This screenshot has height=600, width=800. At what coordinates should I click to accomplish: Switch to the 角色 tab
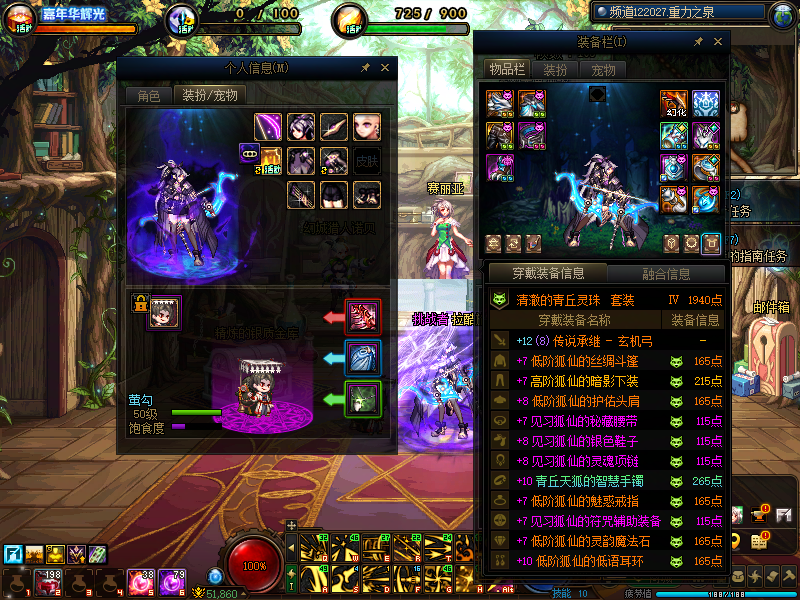(x=148, y=96)
